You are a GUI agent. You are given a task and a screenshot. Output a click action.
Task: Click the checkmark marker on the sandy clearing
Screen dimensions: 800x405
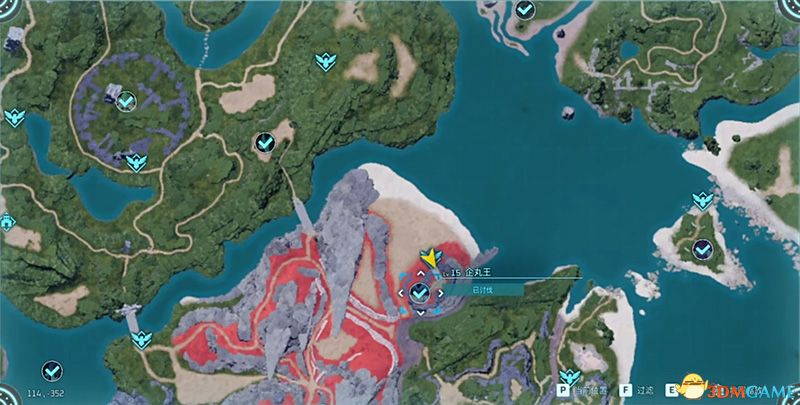click(x=265, y=142)
